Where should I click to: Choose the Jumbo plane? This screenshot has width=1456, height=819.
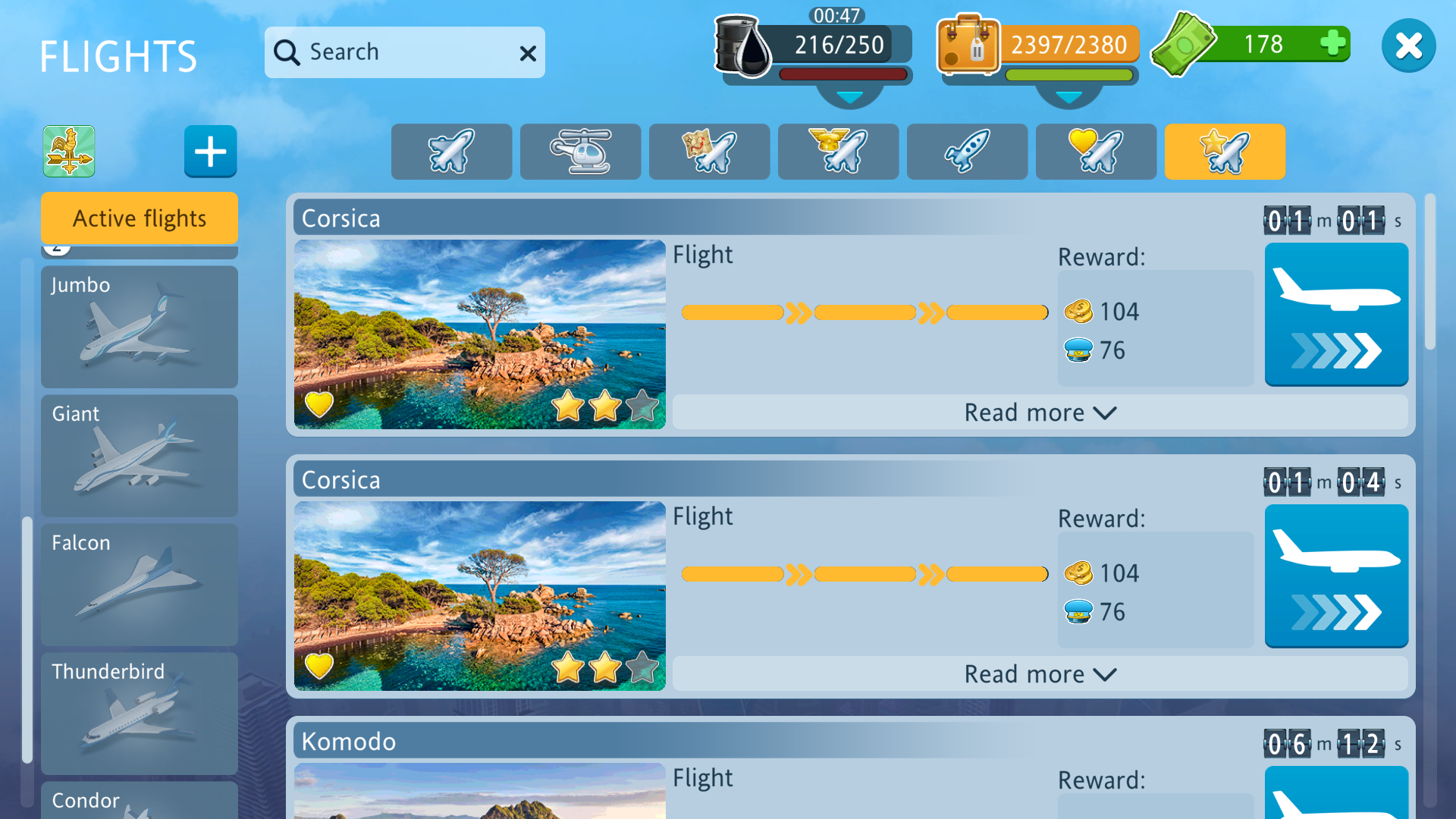click(140, 327)
